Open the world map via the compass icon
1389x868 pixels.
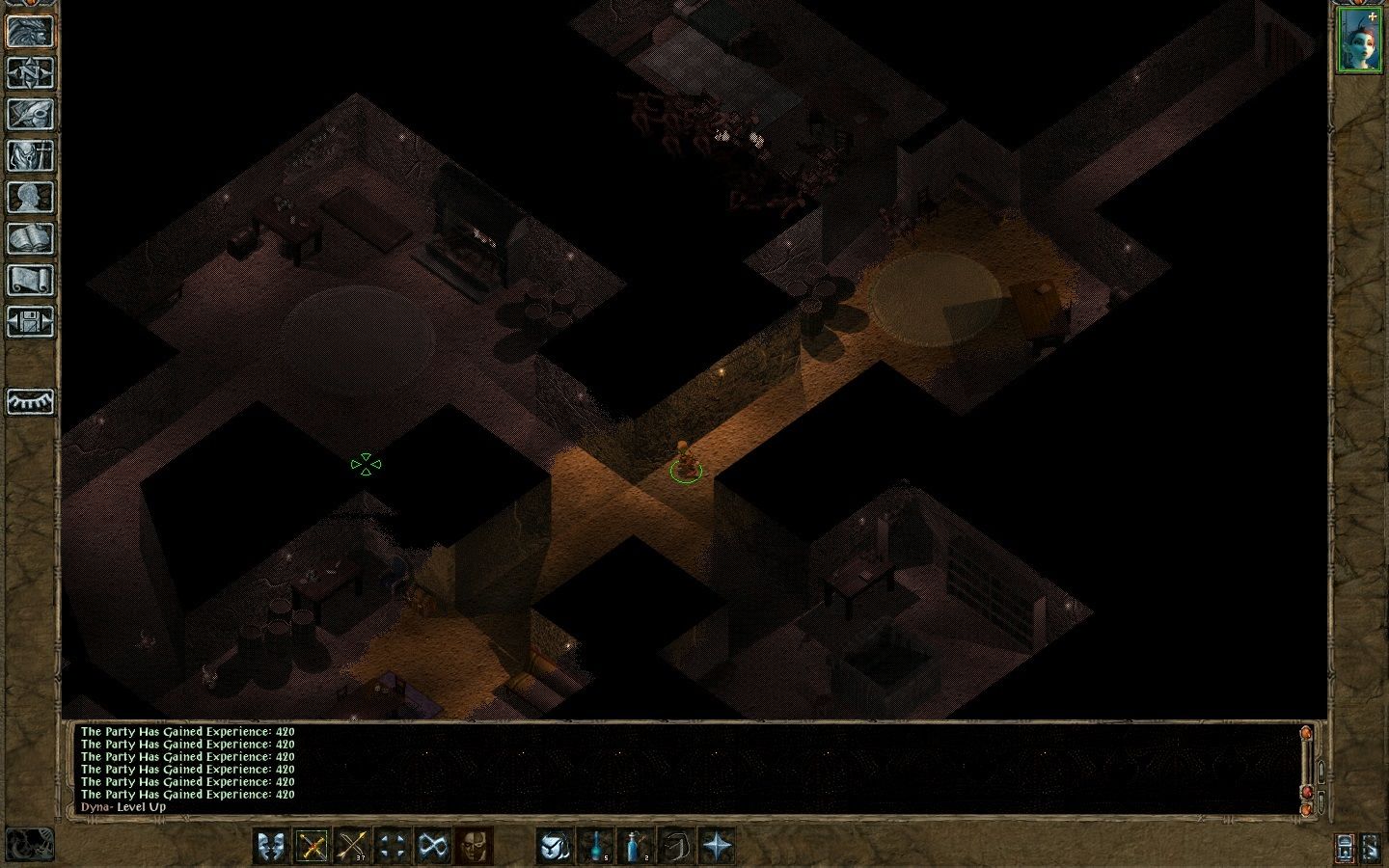29,72
